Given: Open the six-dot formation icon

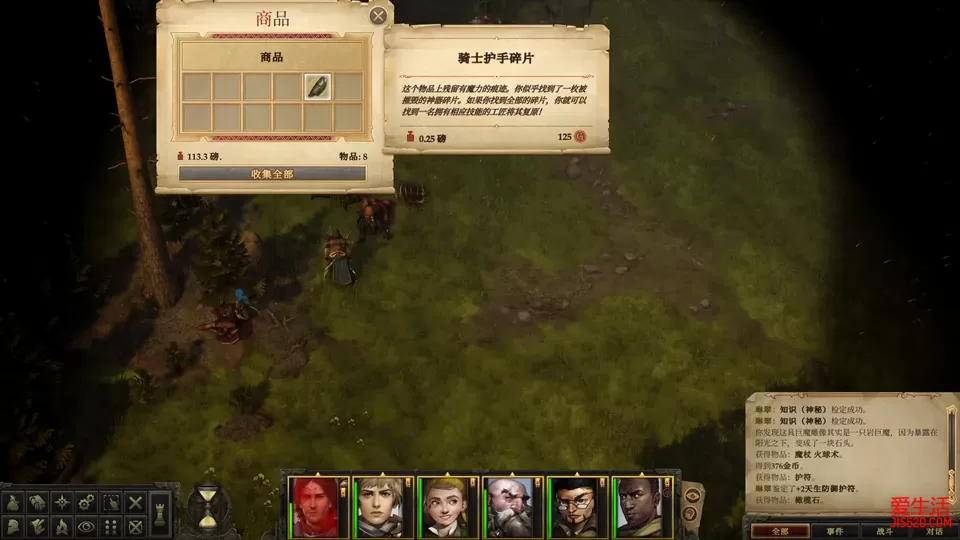Looking at the screenshot, I should [x=111, y=526].
